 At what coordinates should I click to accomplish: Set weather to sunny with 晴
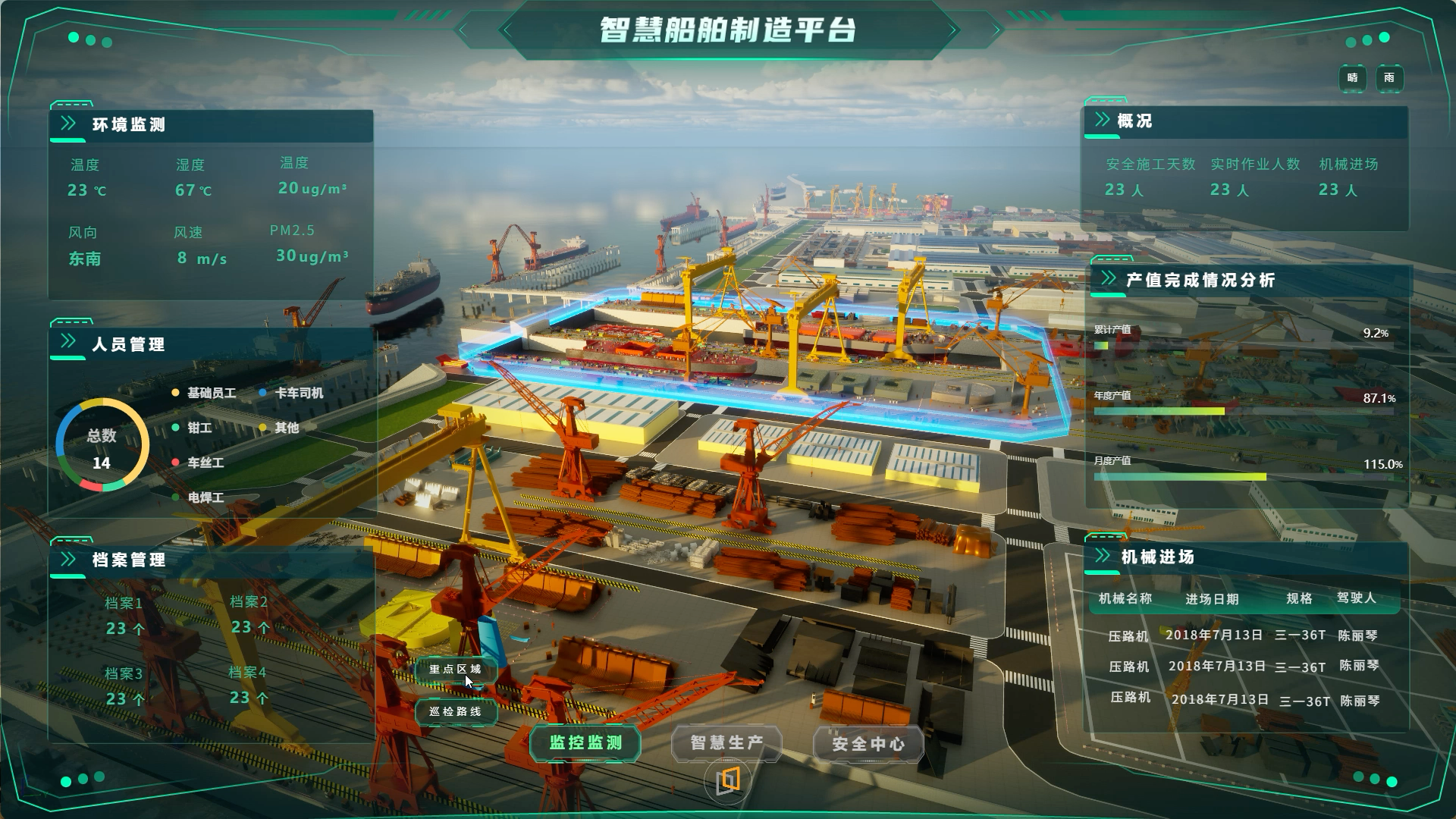tap(1352, 78)
